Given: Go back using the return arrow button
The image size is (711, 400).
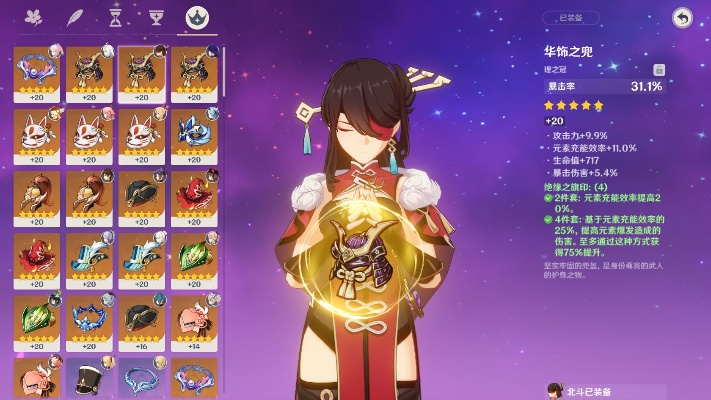Looking at the screenshot, I should point(682,17).
